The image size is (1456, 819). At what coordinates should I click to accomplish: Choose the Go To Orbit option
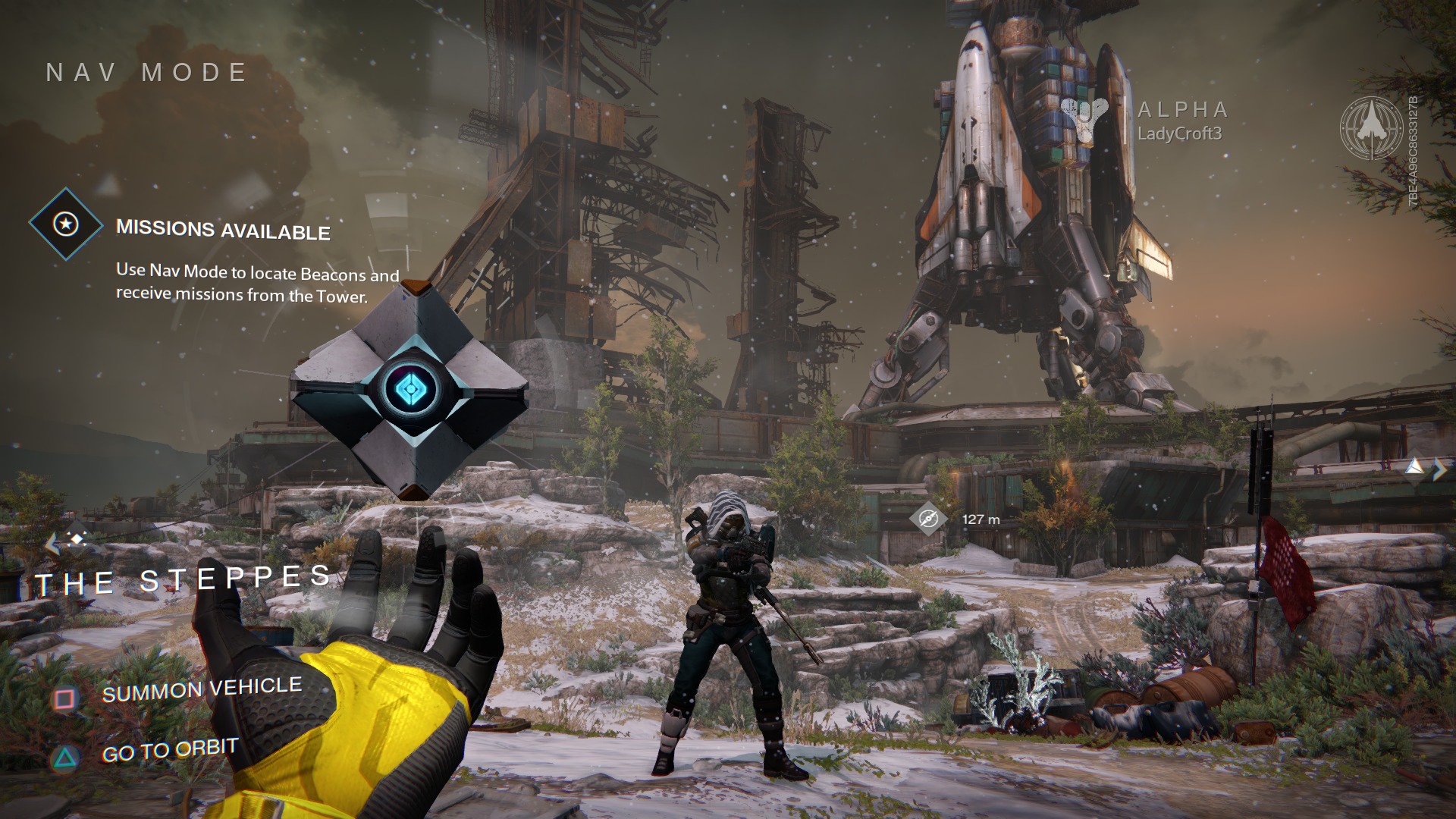pos(169,752)
